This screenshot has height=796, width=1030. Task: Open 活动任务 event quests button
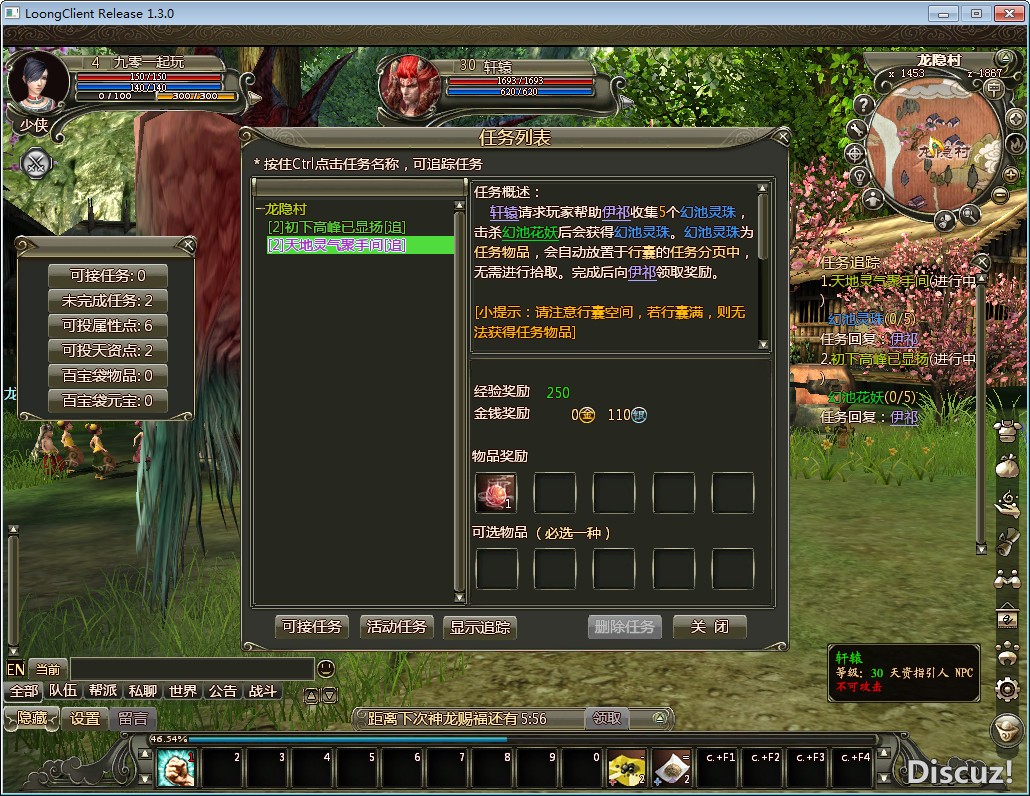click(396, 627)
